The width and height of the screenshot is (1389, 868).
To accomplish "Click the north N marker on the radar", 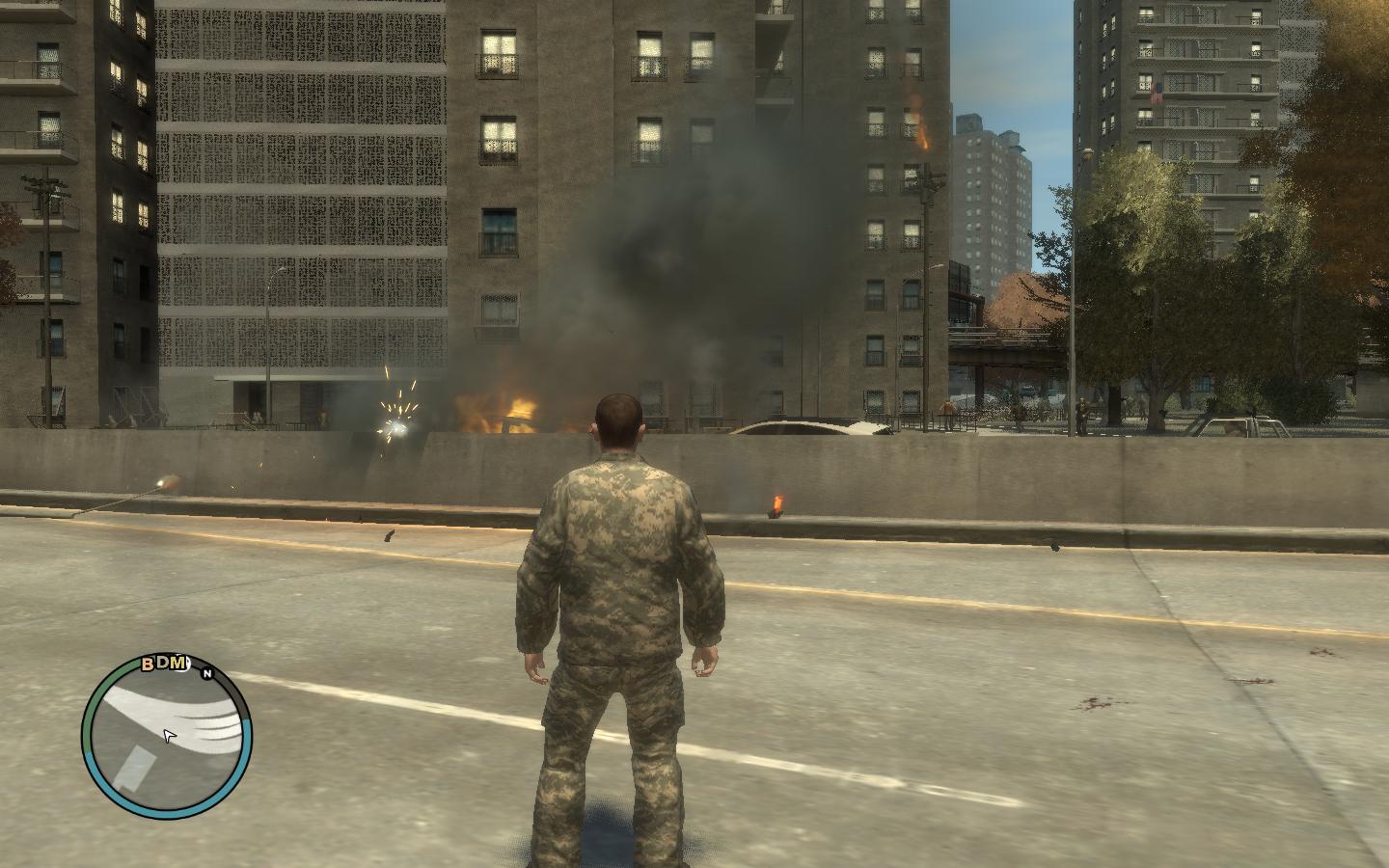I will tap(206, 673).
